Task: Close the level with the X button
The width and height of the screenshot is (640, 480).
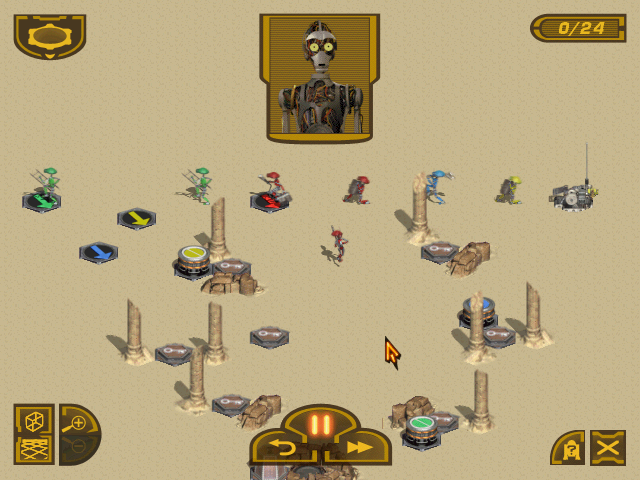Action: pos(607,447)
